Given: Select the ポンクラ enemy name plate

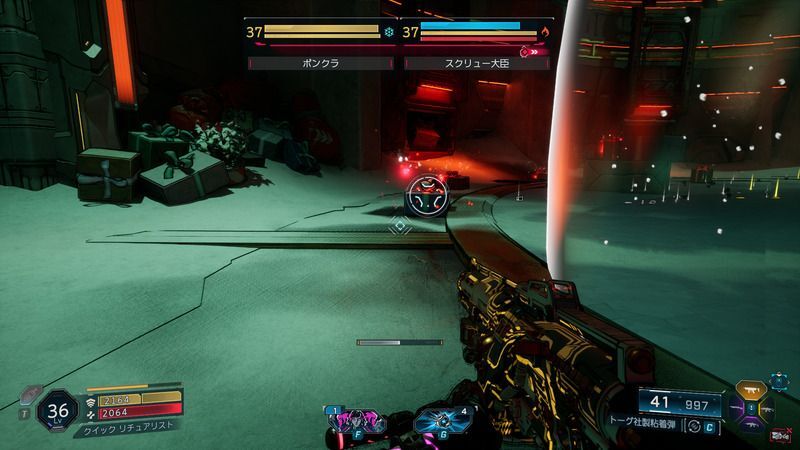Looking at the screenshot, I should click(322, 63).
